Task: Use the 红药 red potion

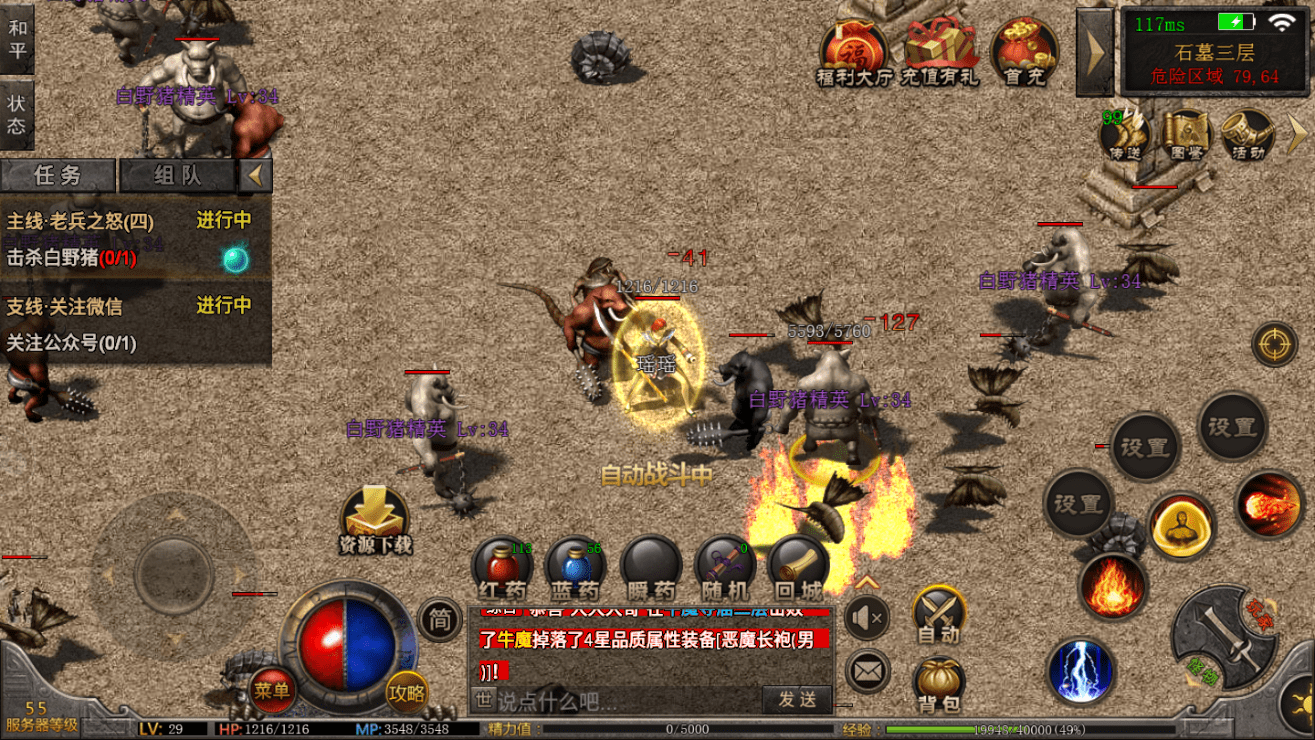Action: 502,570
